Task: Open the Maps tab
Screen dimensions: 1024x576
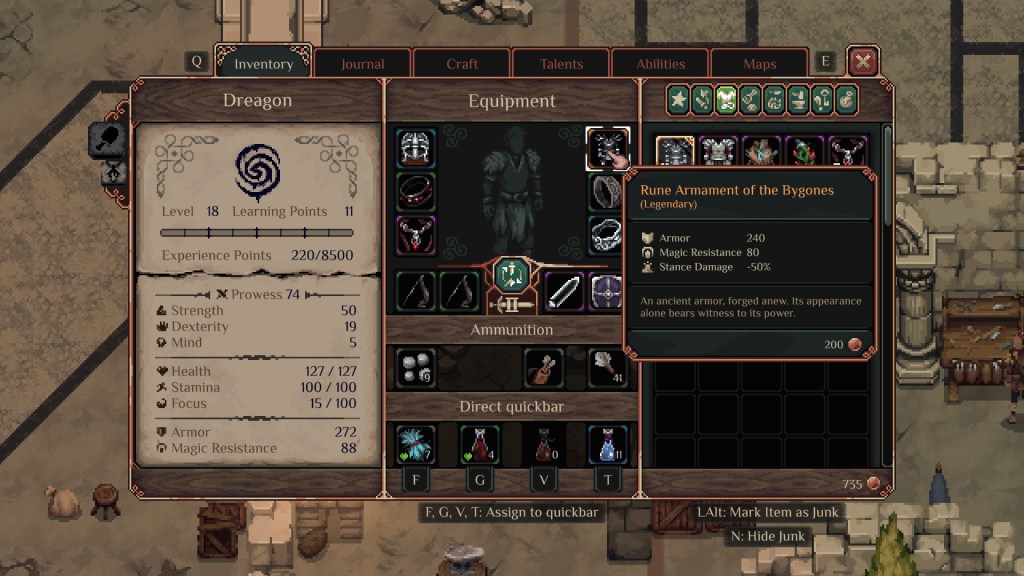Action: [760, 64]
